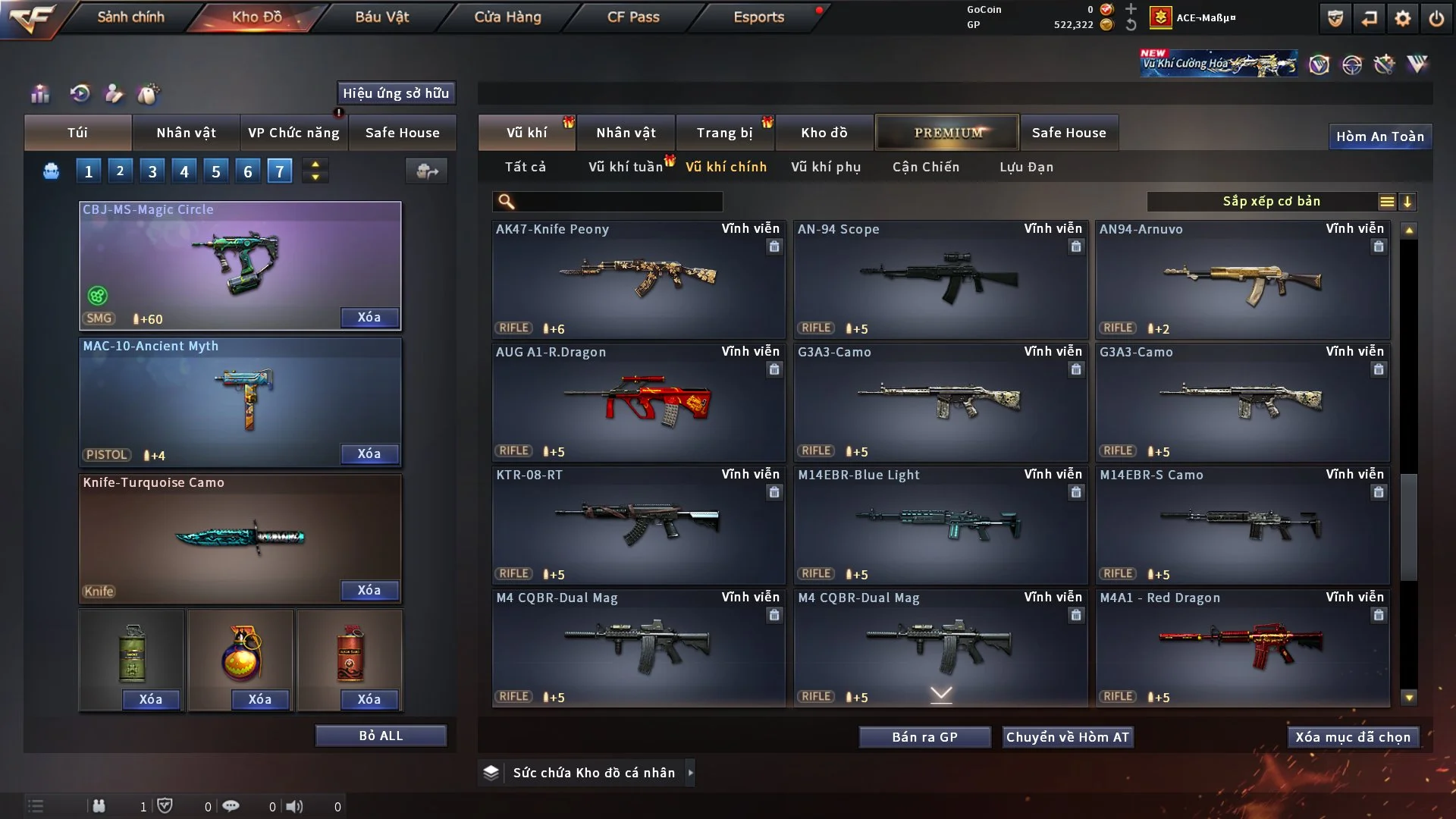1456x819 pixels.
Task: Select the PREMIUM category tab
Action: [x=947, y=133]
